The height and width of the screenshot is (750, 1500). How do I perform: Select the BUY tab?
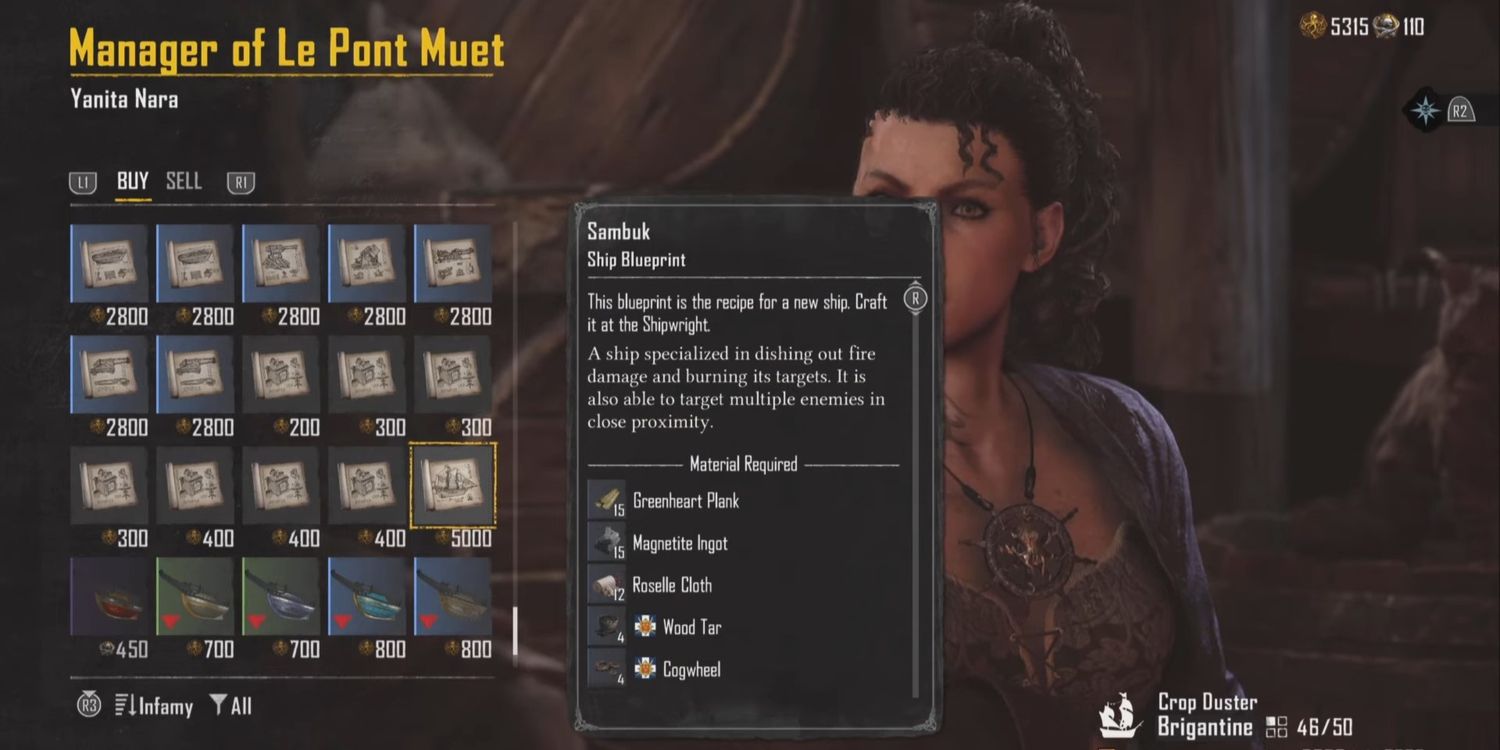(132, 181)
